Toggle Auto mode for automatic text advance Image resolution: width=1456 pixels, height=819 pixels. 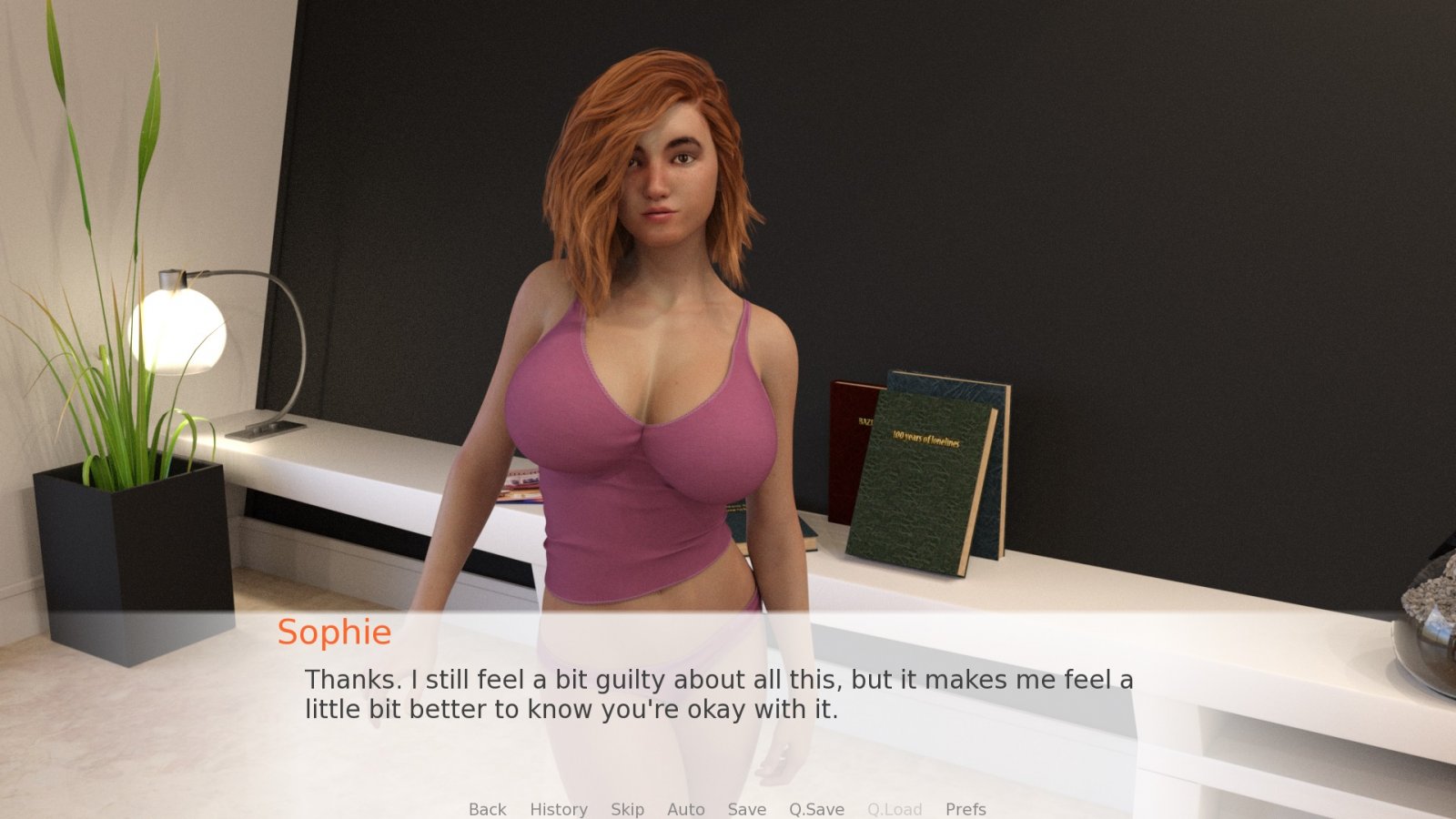tap(685, 809)
